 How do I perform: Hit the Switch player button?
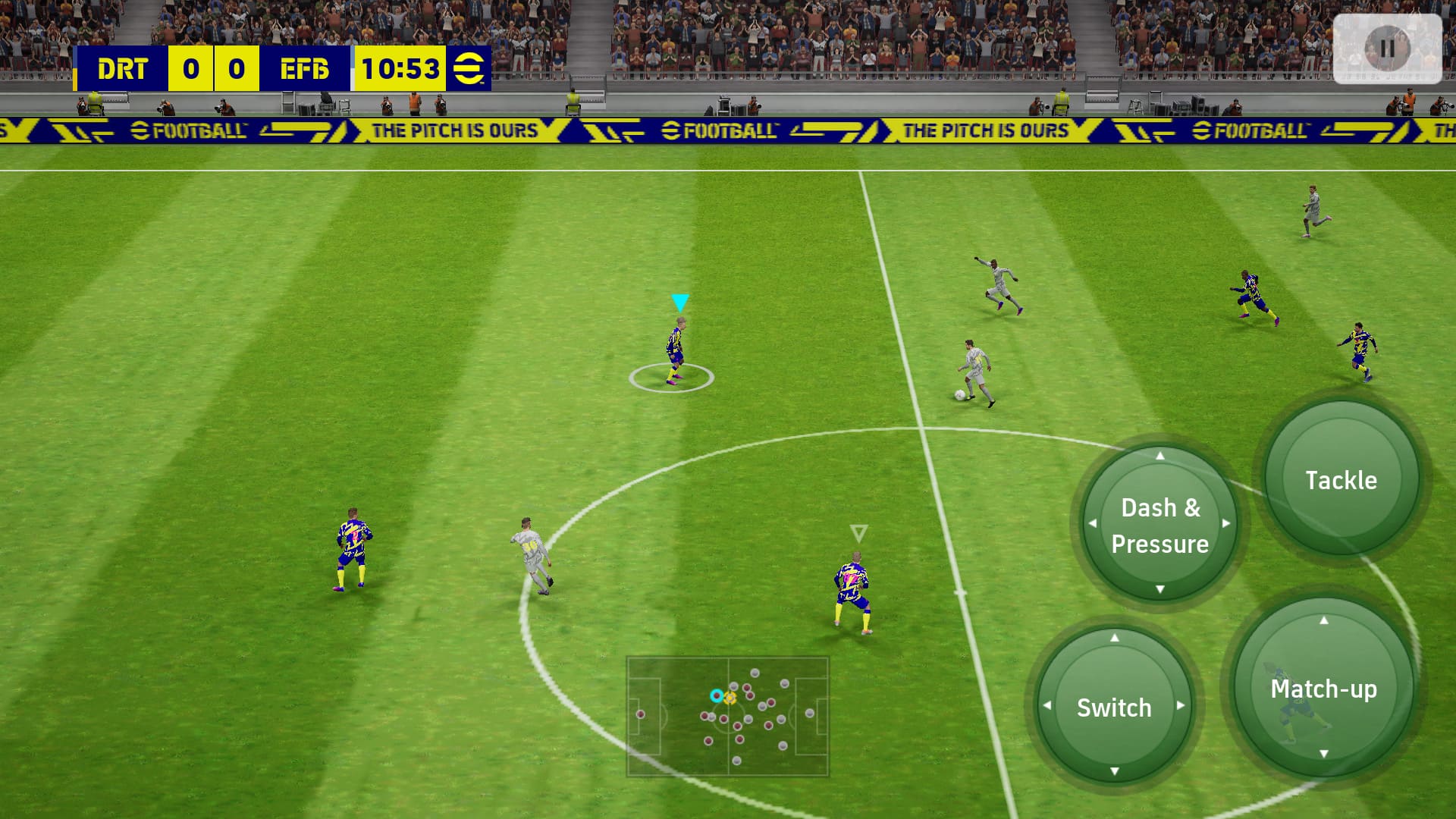(x=1114, y=706)
